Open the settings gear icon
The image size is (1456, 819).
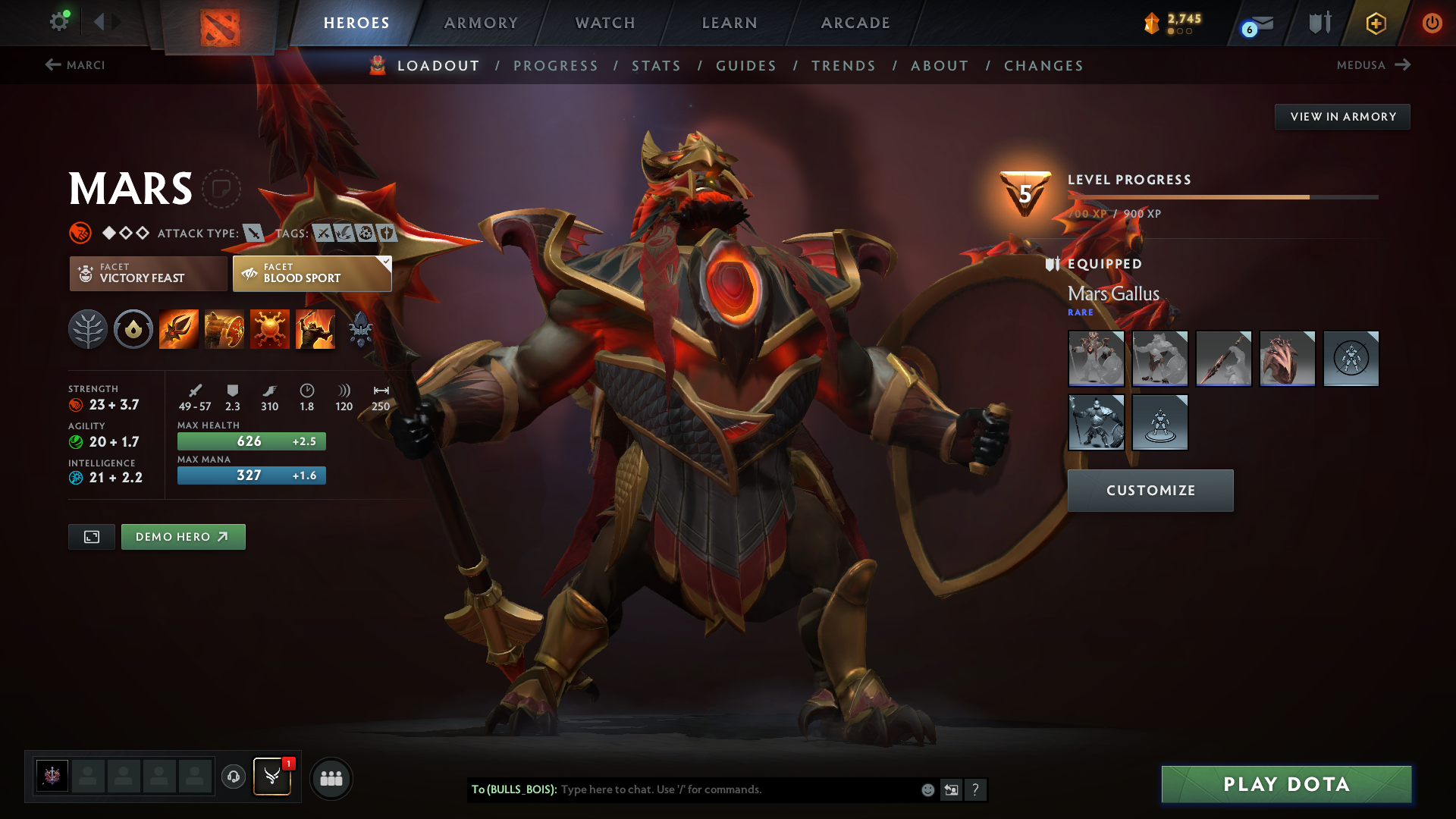point(58,22)
